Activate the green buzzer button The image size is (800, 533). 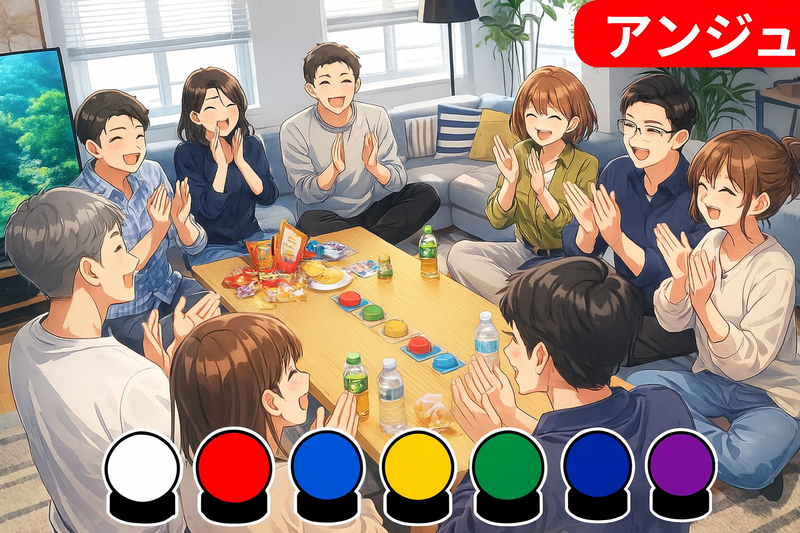[508, 468]
